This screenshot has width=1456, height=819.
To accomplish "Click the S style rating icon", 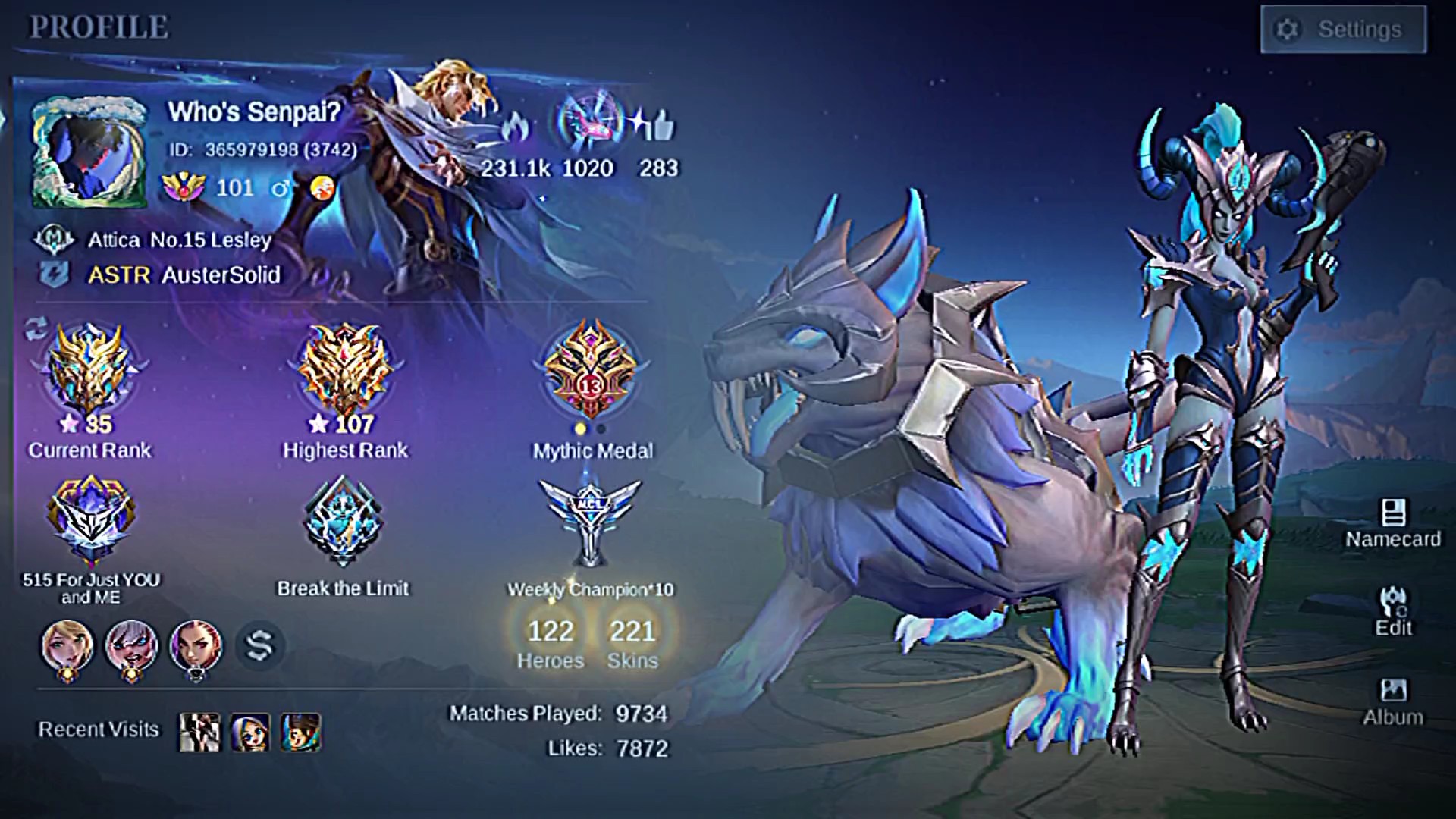I will click(x=259, y=646).
